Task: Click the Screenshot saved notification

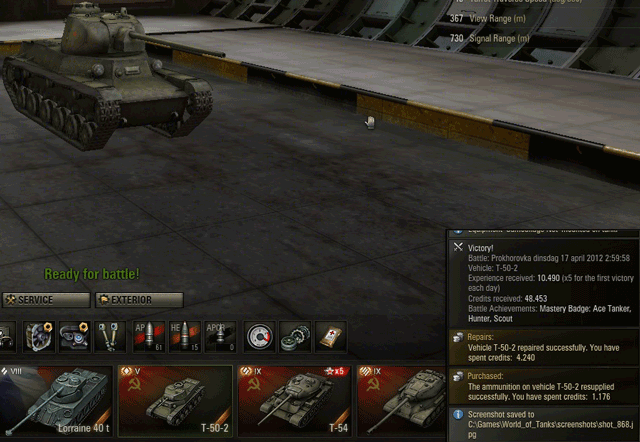Action: tap(540, 422)
